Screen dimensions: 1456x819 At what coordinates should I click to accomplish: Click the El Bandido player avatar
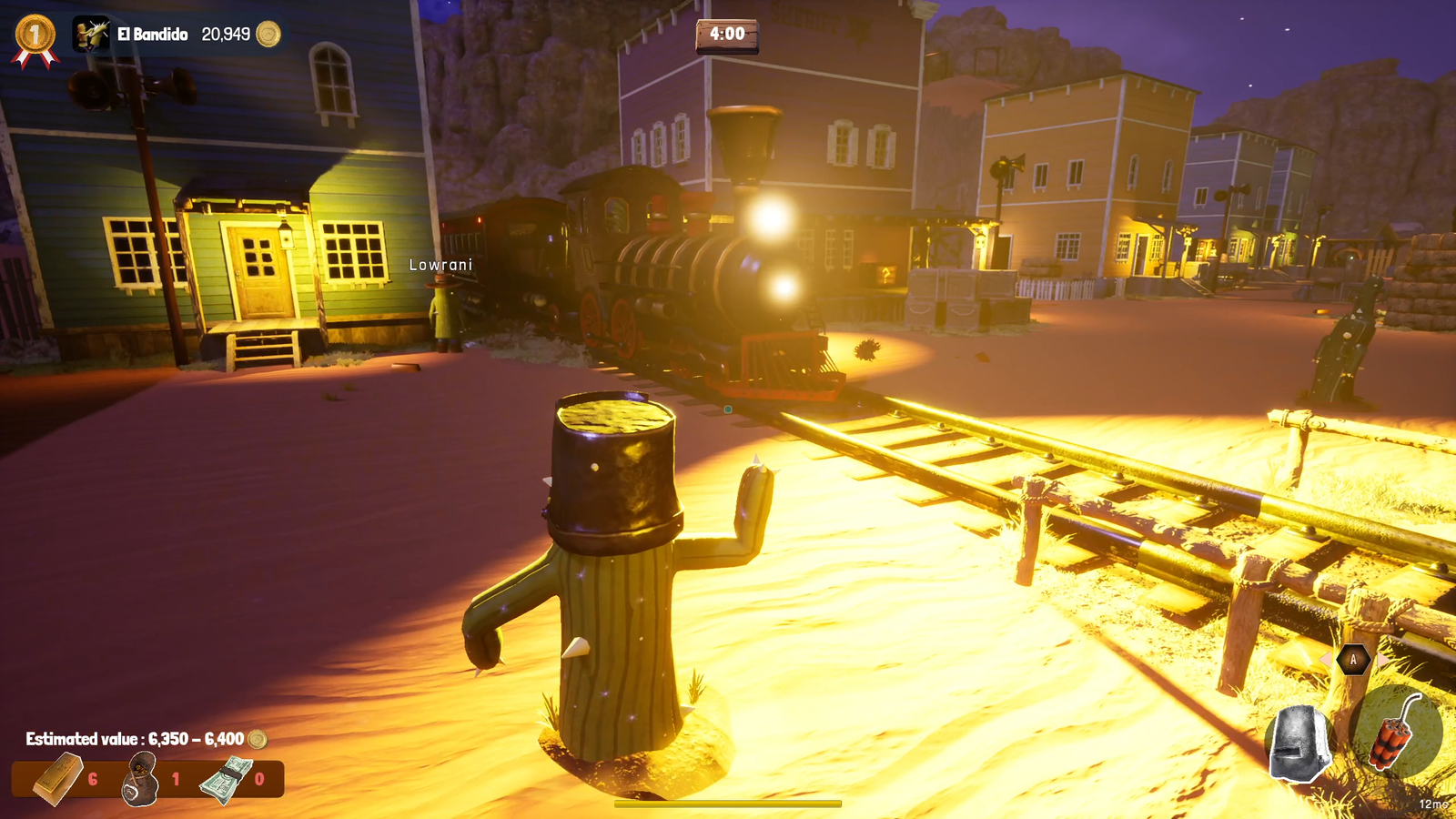point(91,35)
